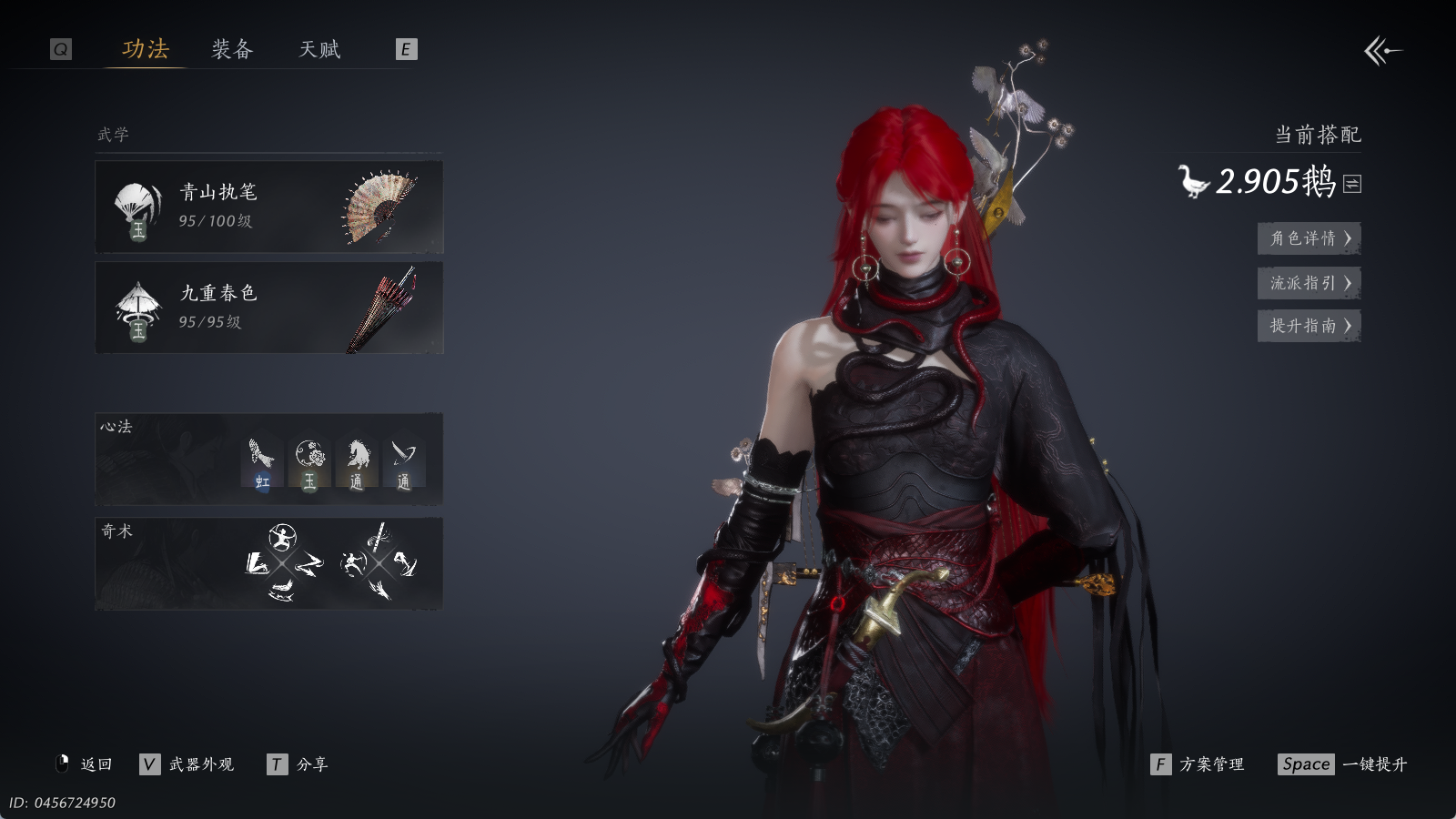The image size is (1456, 819).
Task: Open the 奇术 mystic arts panel
Action: 269,563
